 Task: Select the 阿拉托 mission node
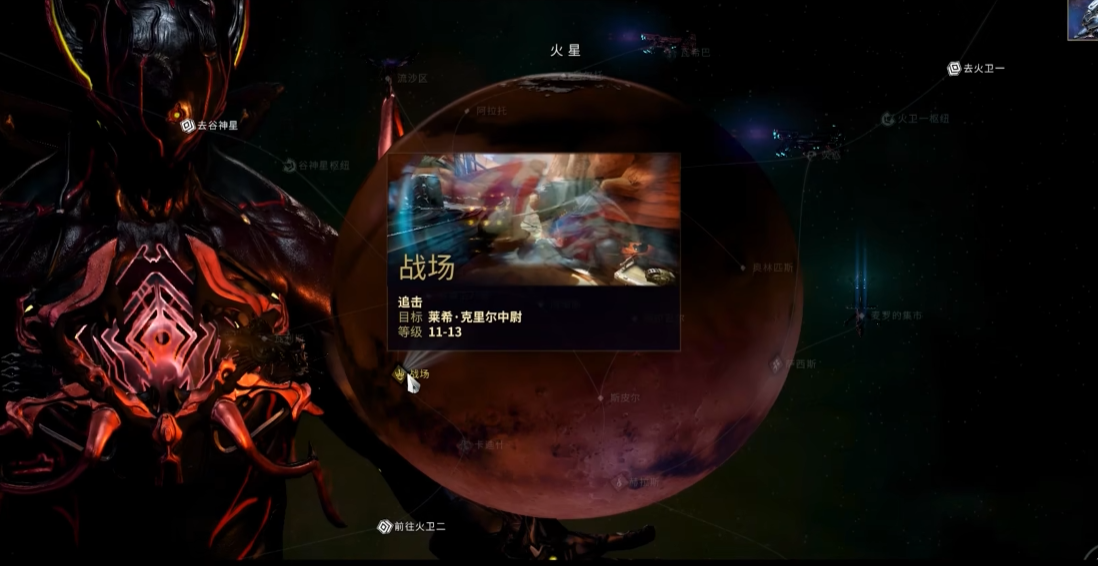click(x=467, y=111)
